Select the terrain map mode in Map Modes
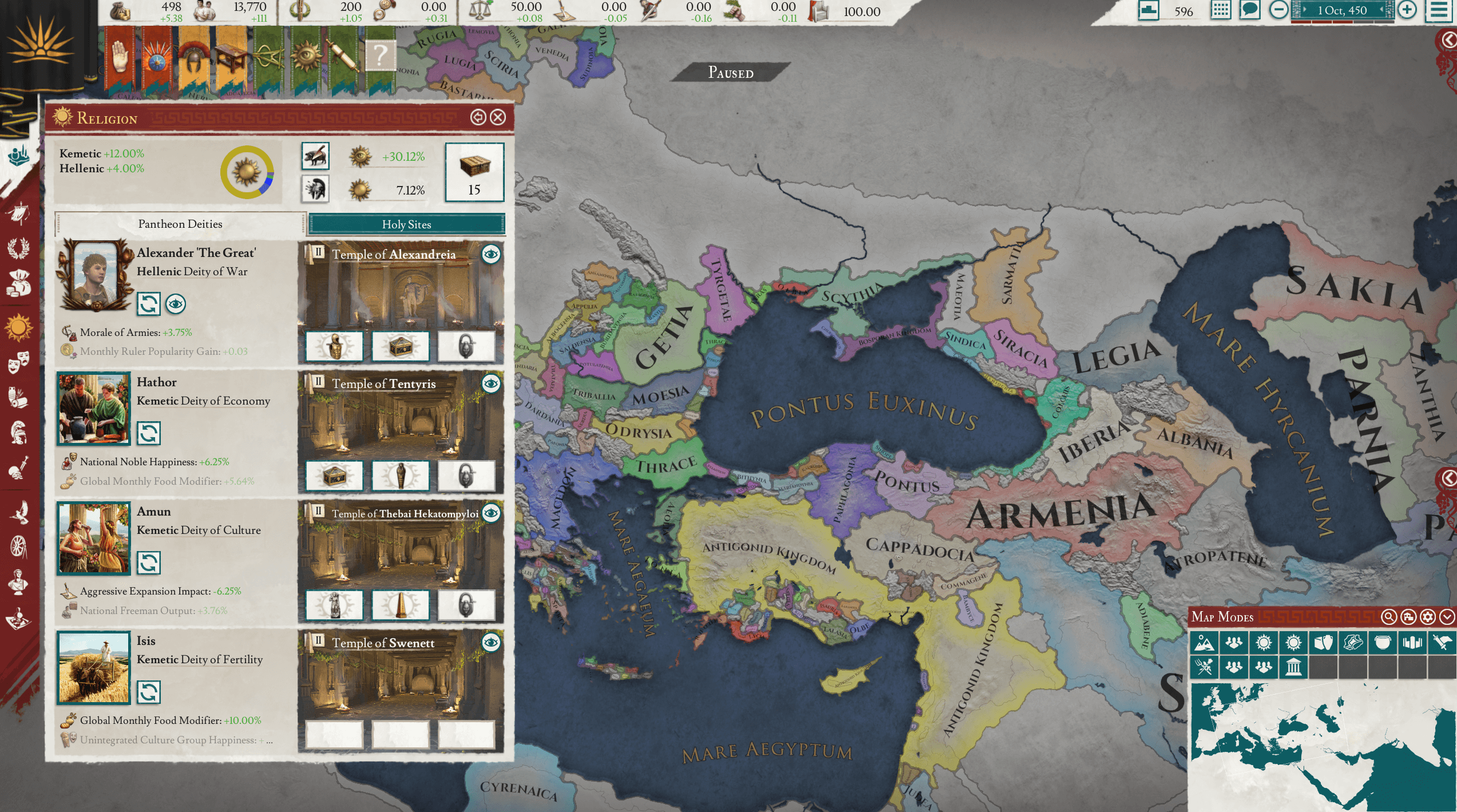The width and height of the screenshot is (1457, 812). (1206, 643)
